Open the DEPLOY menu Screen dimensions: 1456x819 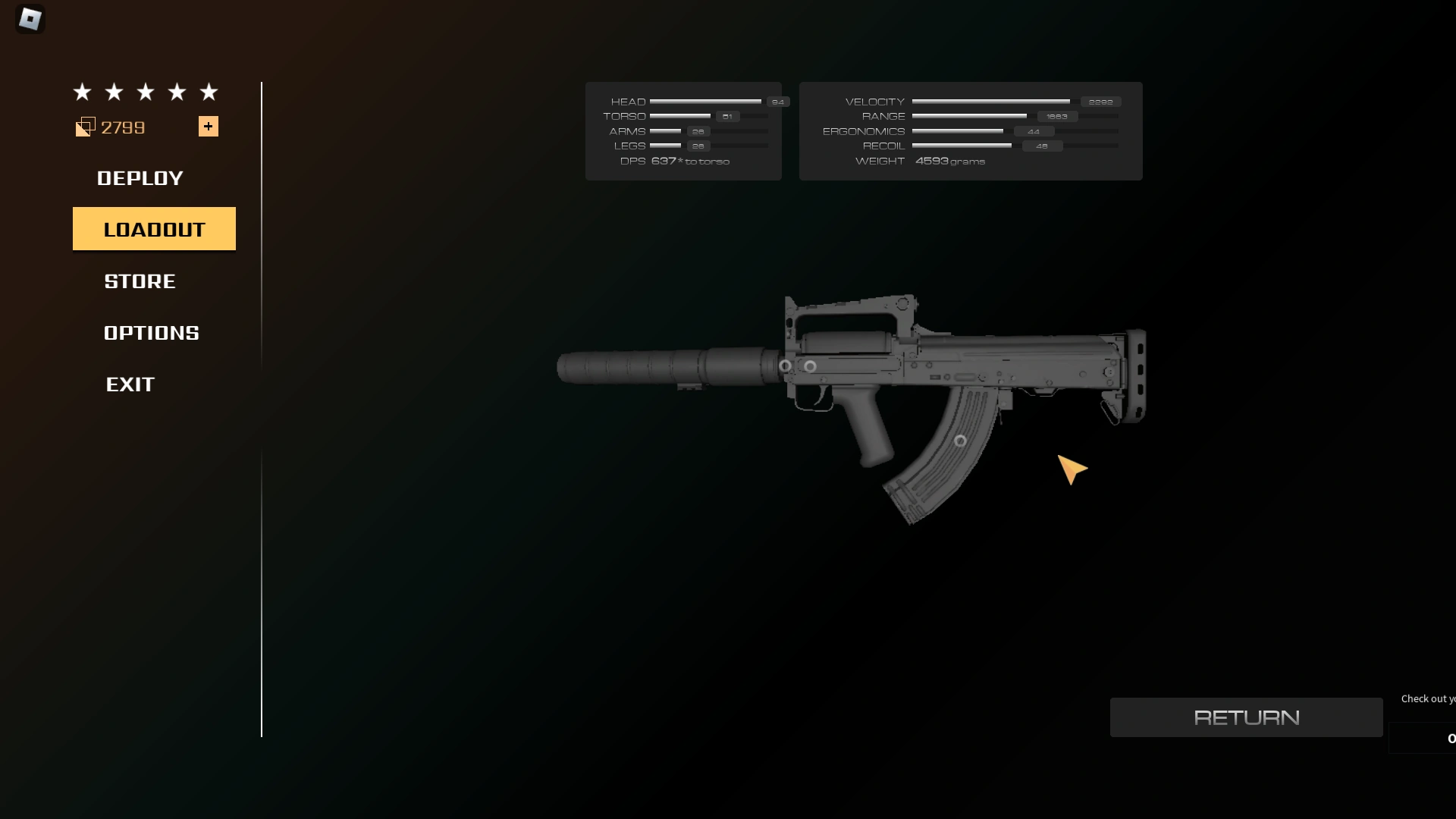[x=140, y=178]
